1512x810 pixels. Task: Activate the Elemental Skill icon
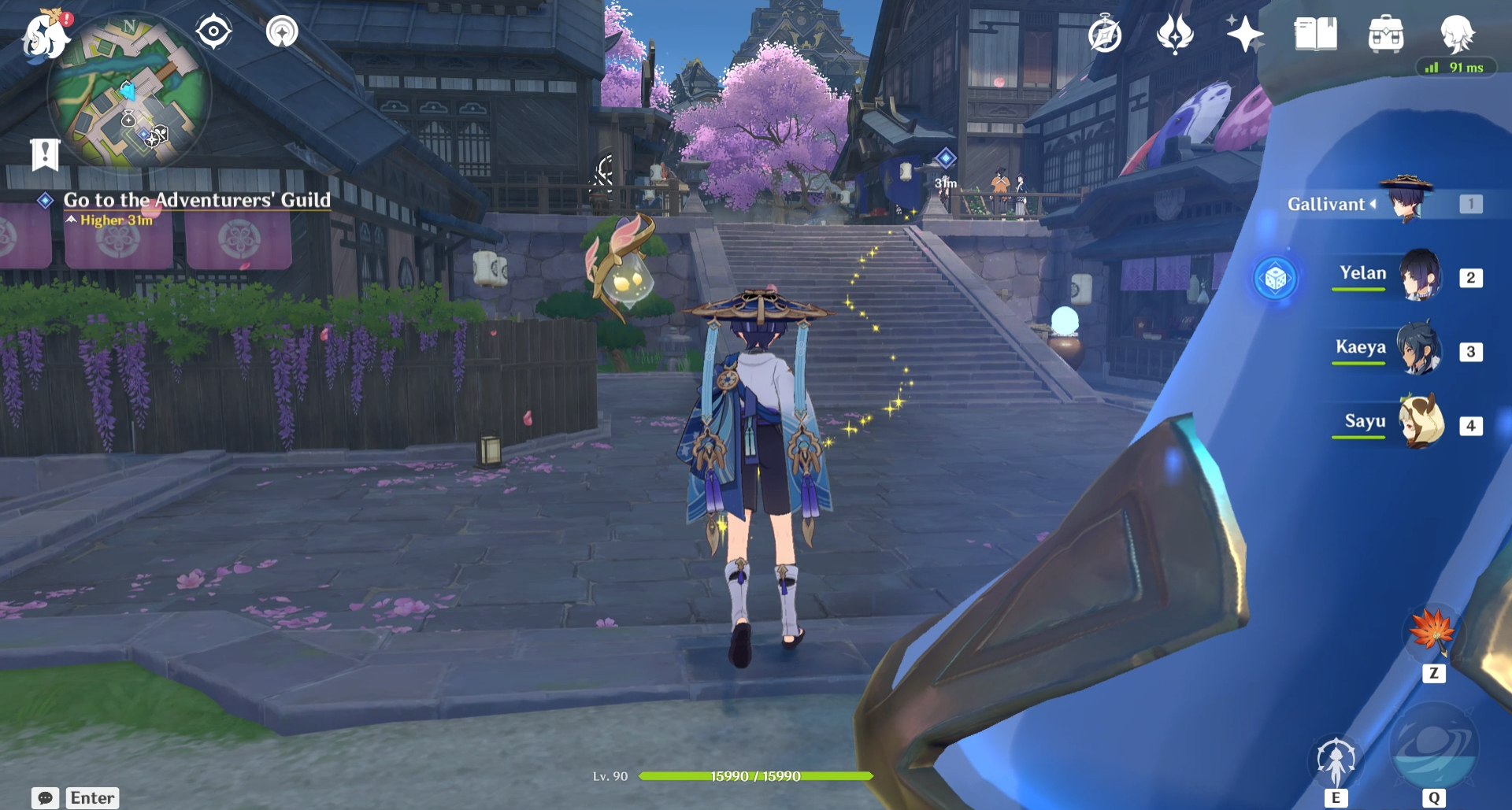[x=1336, y=762]
